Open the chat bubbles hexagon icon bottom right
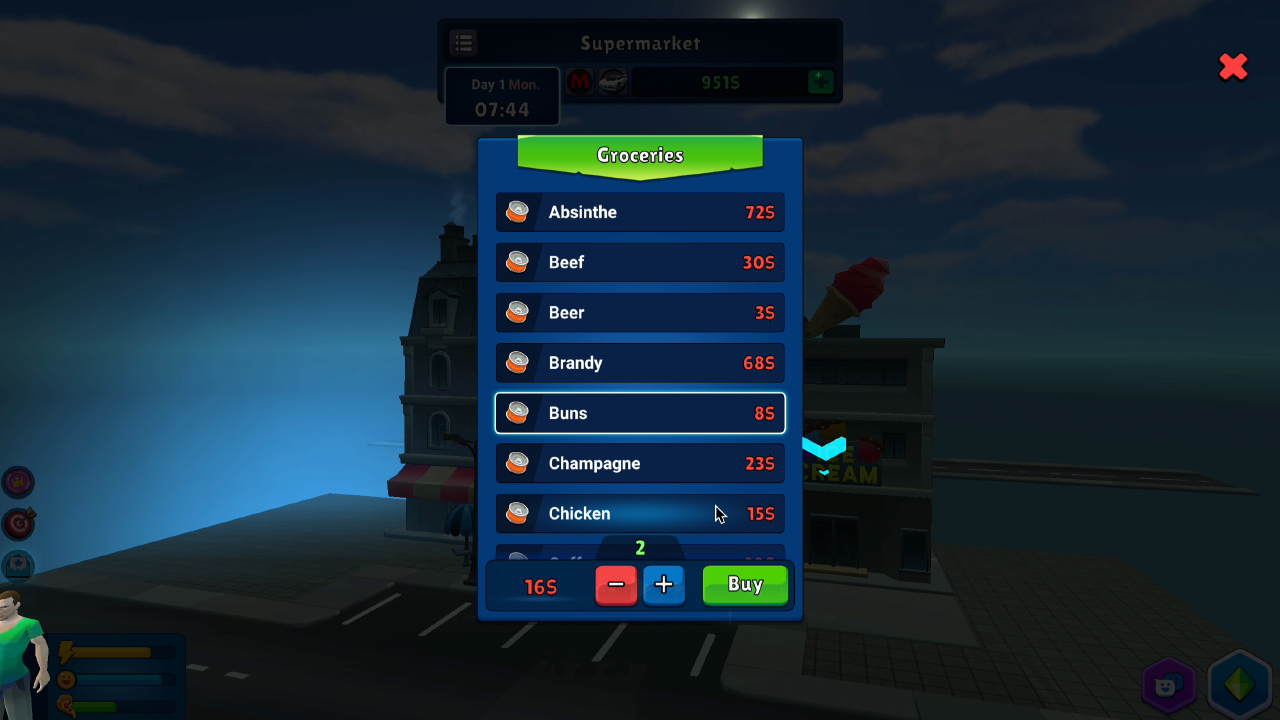The image size is (1280, 720). [1166, 685]
